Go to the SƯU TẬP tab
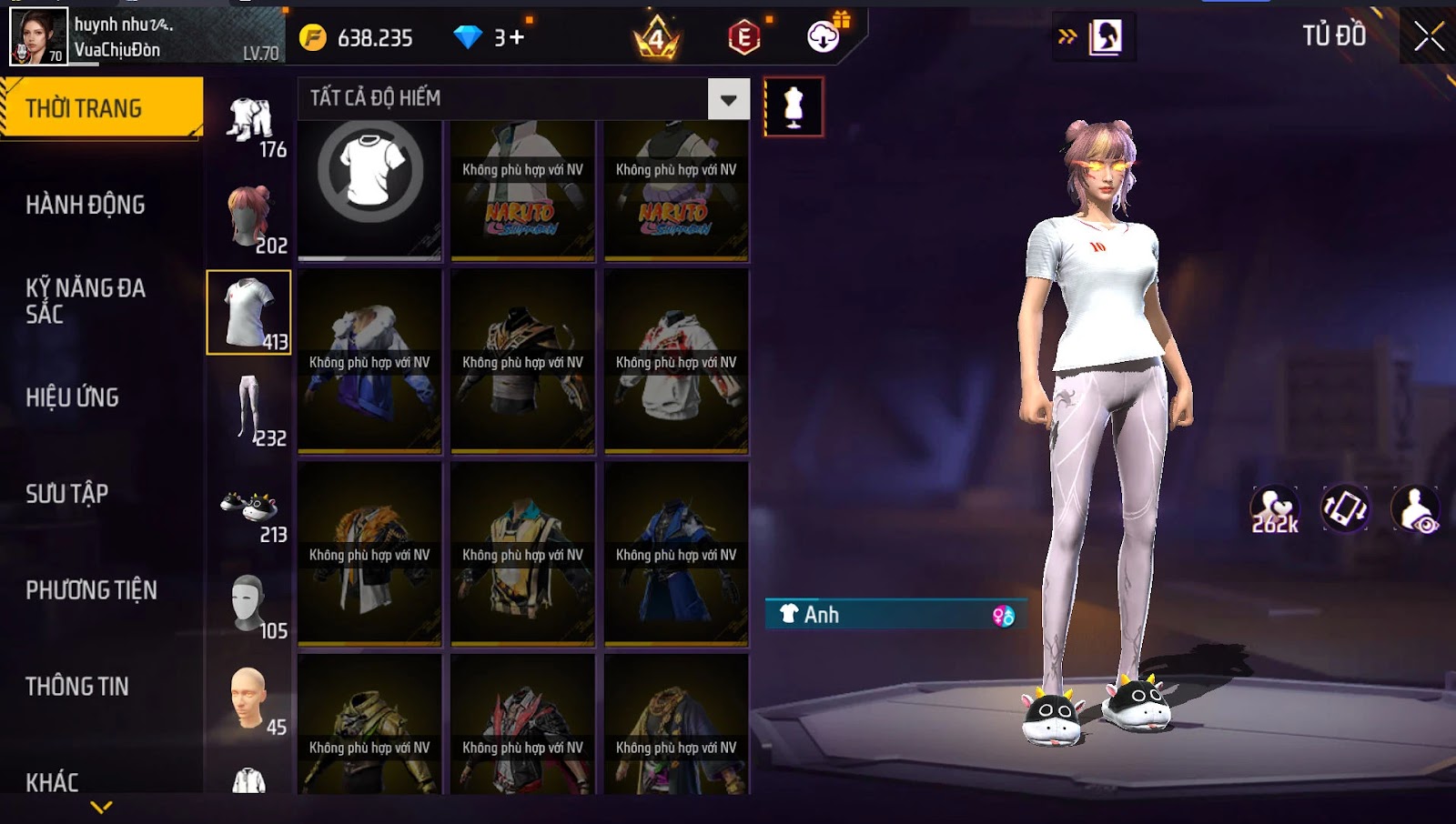The height and width of the screenshot is (824, 1456). pyautogui.click(x=67, y=494)
